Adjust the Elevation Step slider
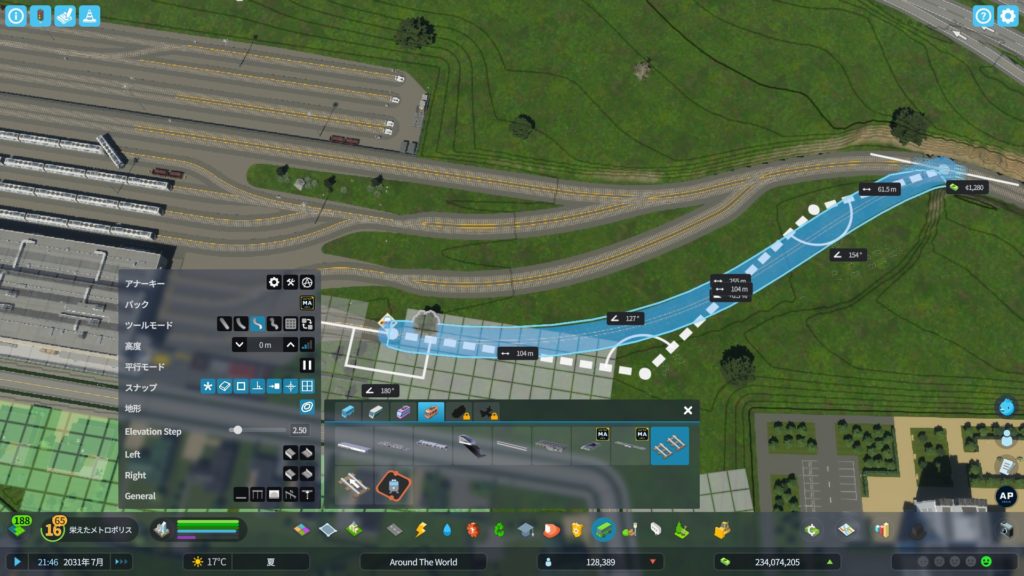 point(237,430)
